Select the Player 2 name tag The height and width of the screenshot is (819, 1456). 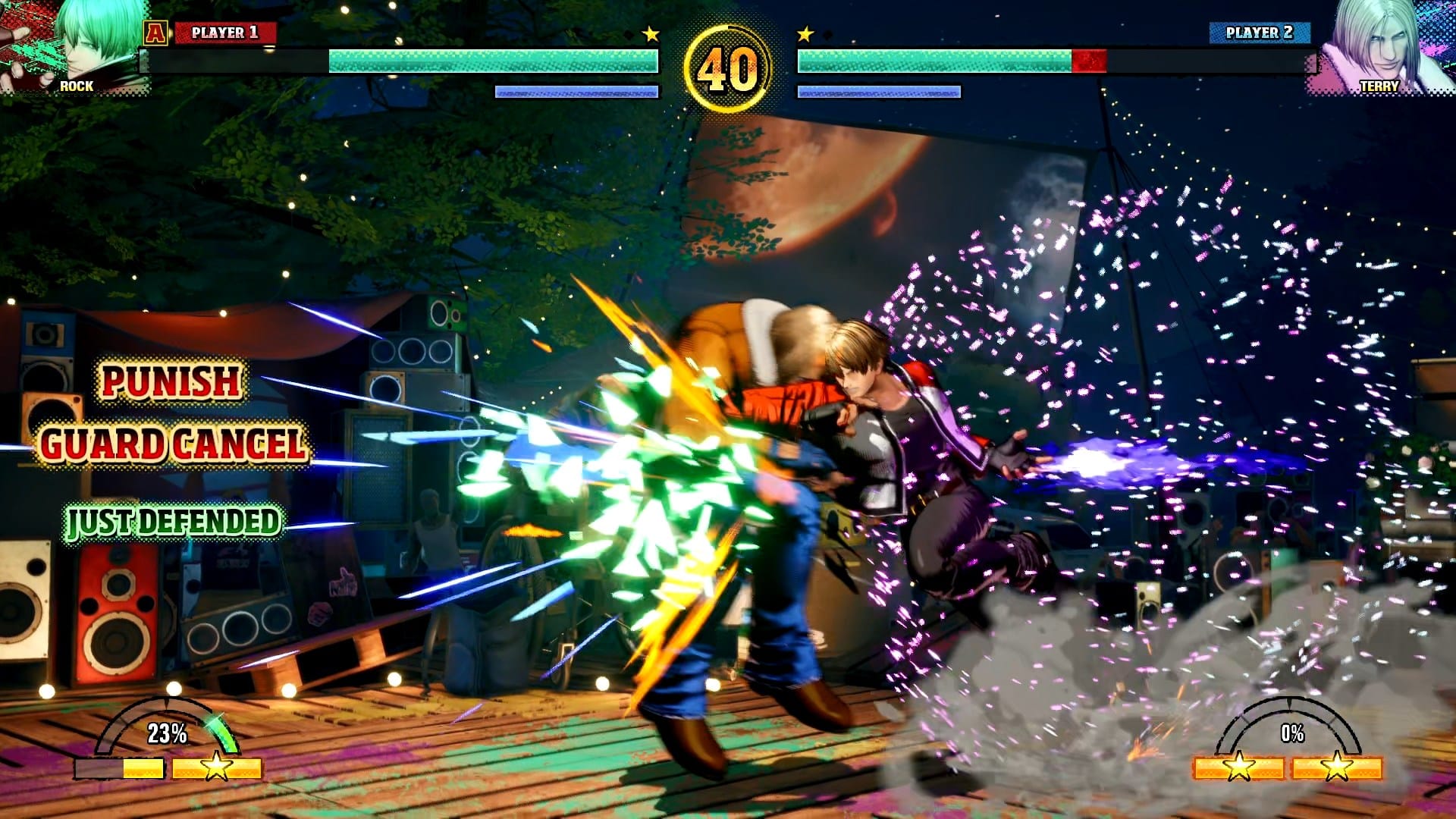[x=1259, y=33]
